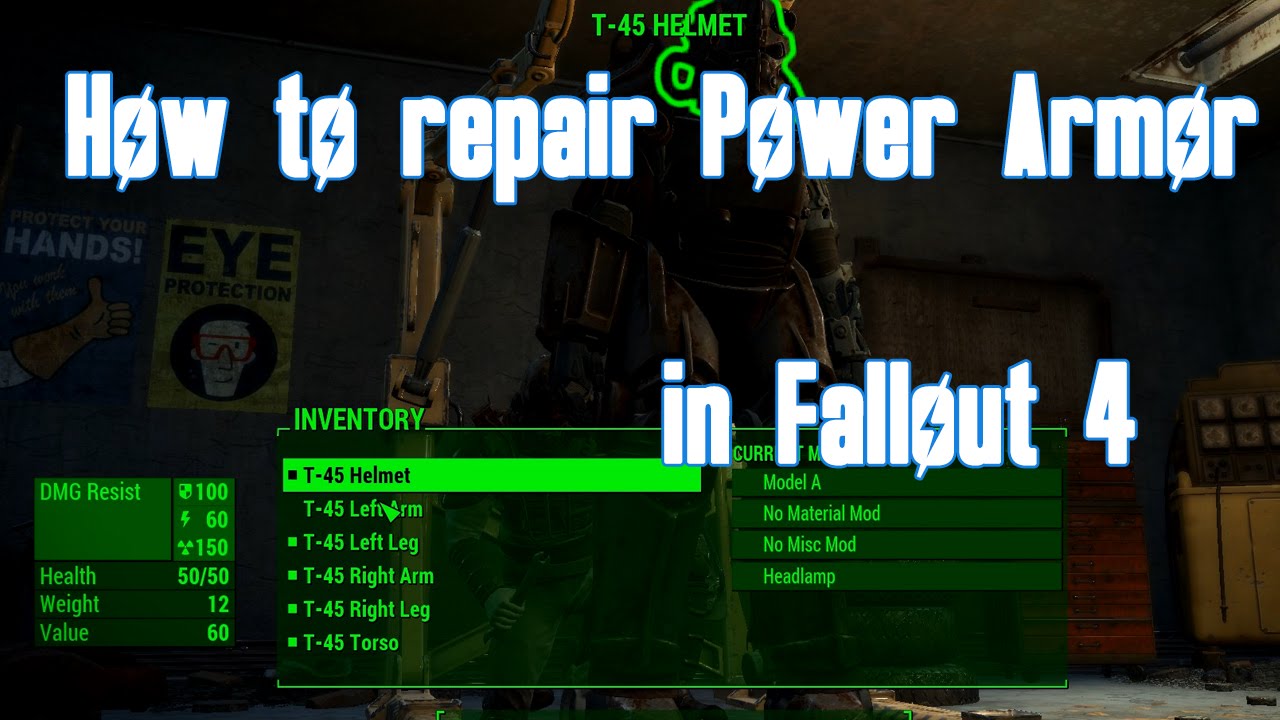
Task: Expand the T-45 Right Leg entry
Action: (365, 610)
